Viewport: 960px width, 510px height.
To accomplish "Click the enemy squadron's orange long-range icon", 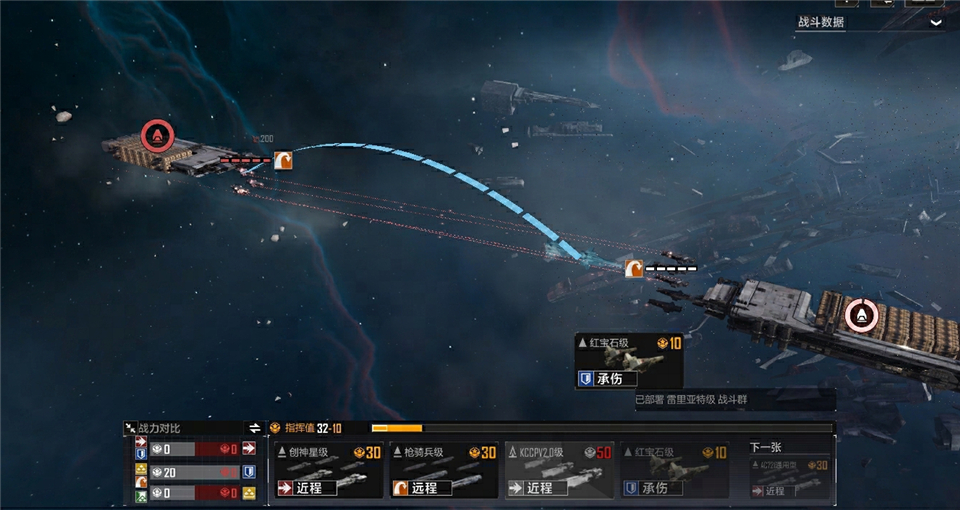I will point(283,159).
